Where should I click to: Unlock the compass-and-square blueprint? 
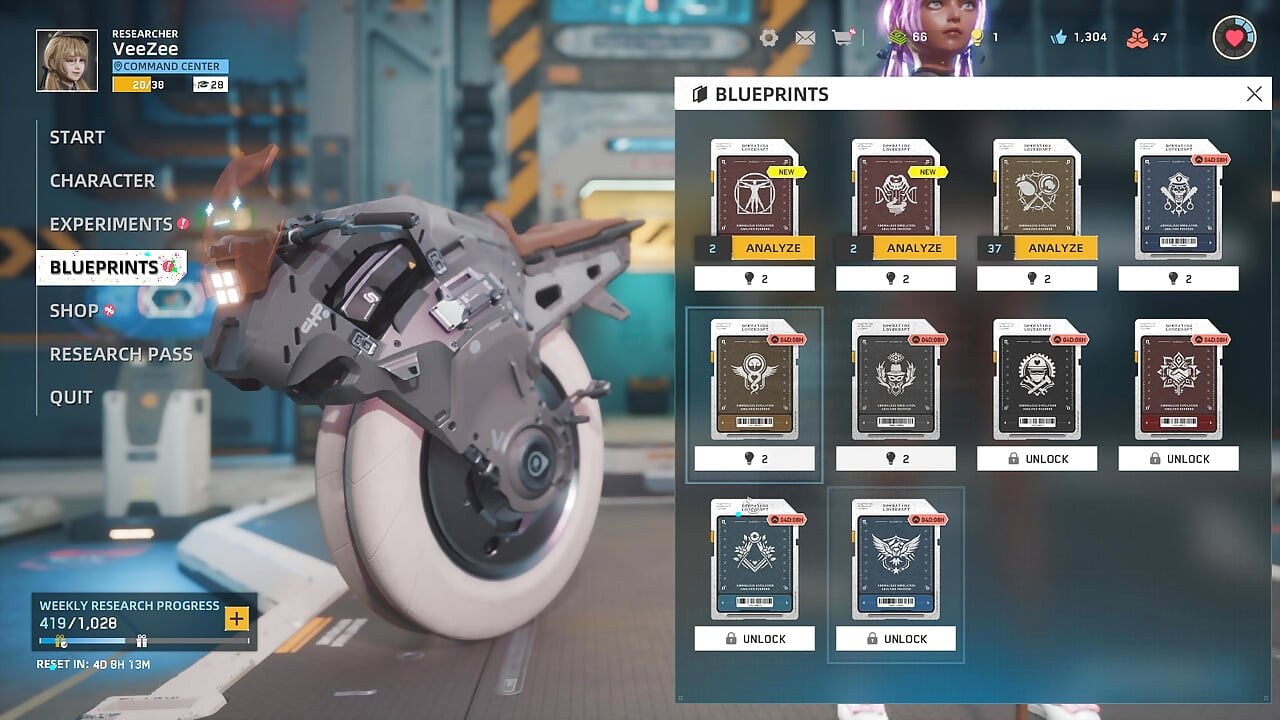pyautogui.click(x=754, y=639)
